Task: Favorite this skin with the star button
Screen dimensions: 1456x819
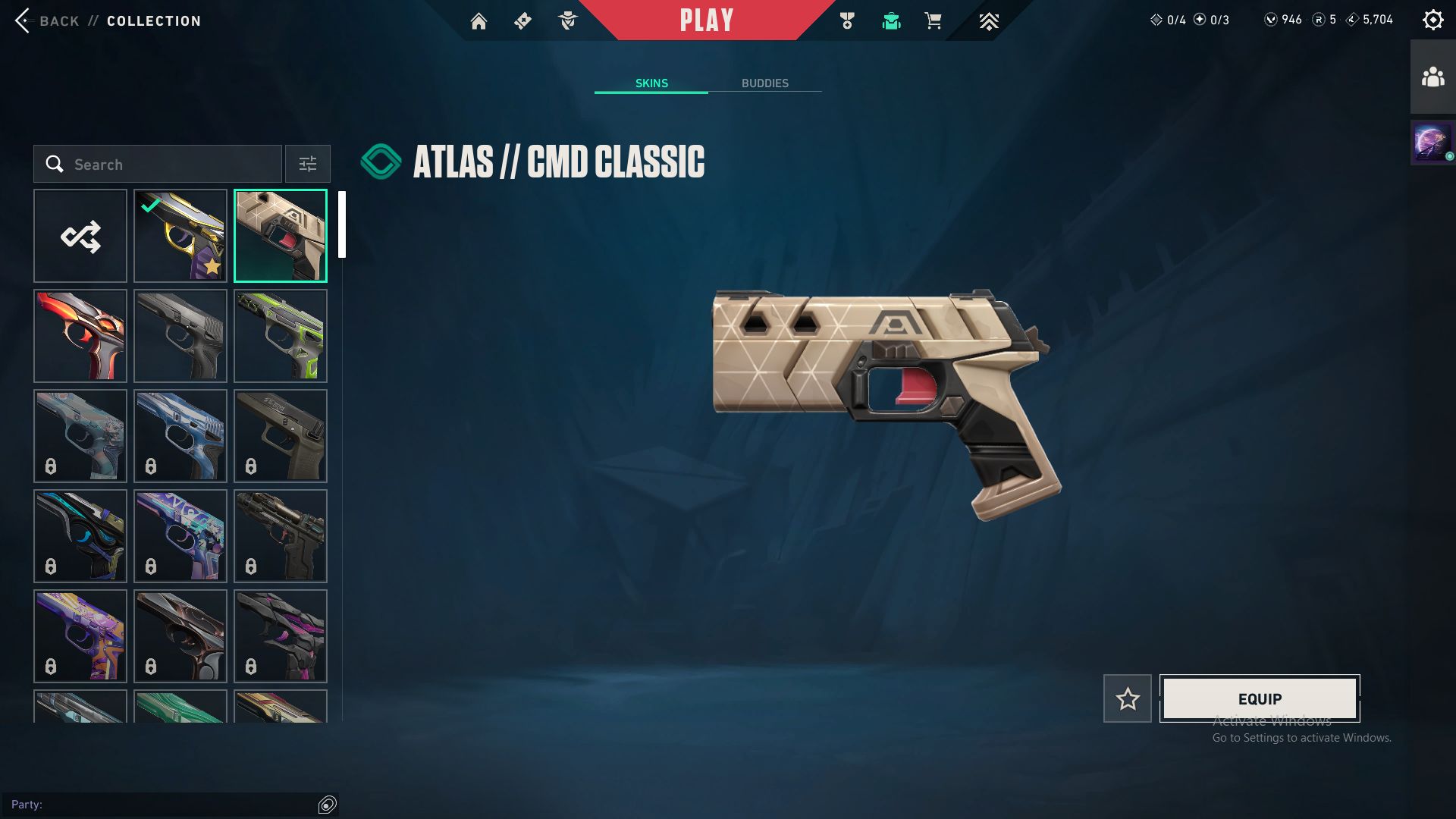Action: (1127, 698)
